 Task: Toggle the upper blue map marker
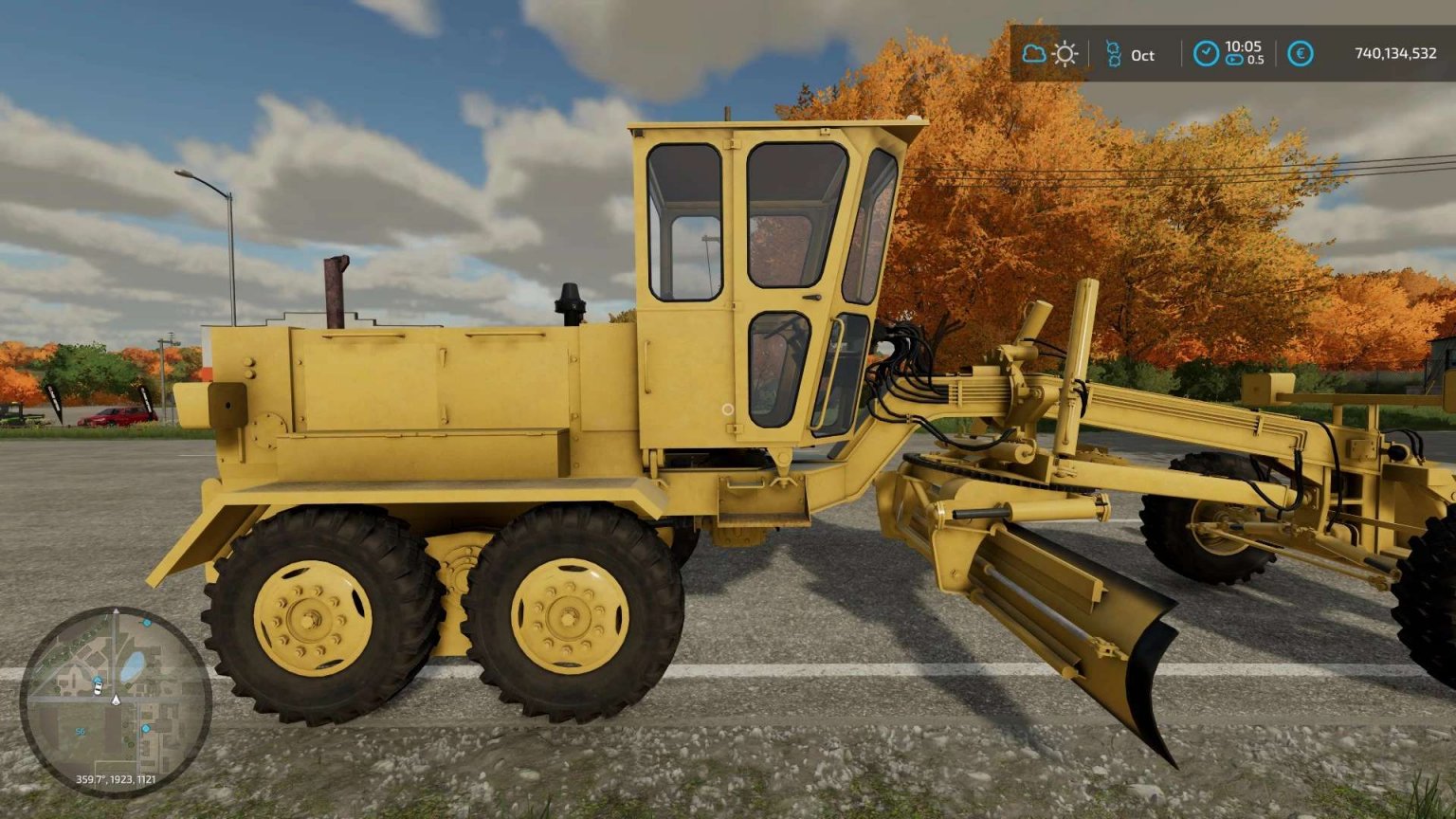(147, 623)
